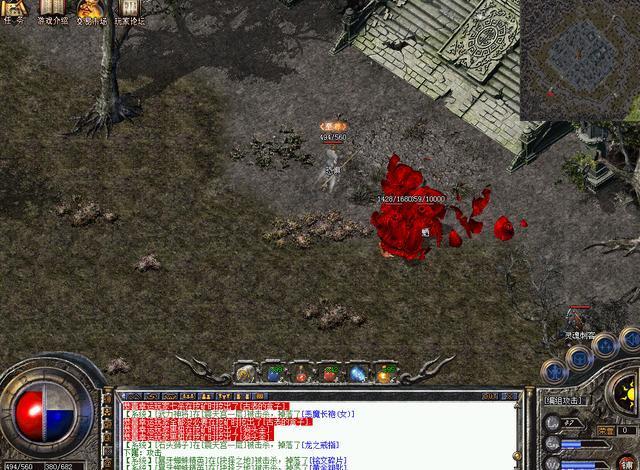
Task: Click the sun day-night indicator
Action: coord(627,391)
